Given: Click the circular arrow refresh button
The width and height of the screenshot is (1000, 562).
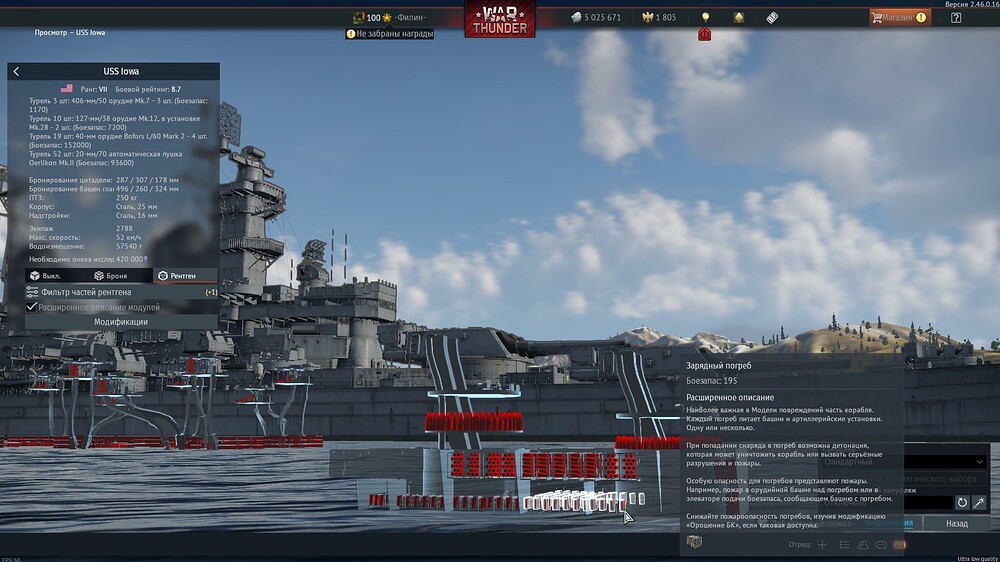Looking at the screenshot, I should click(962, 502).
